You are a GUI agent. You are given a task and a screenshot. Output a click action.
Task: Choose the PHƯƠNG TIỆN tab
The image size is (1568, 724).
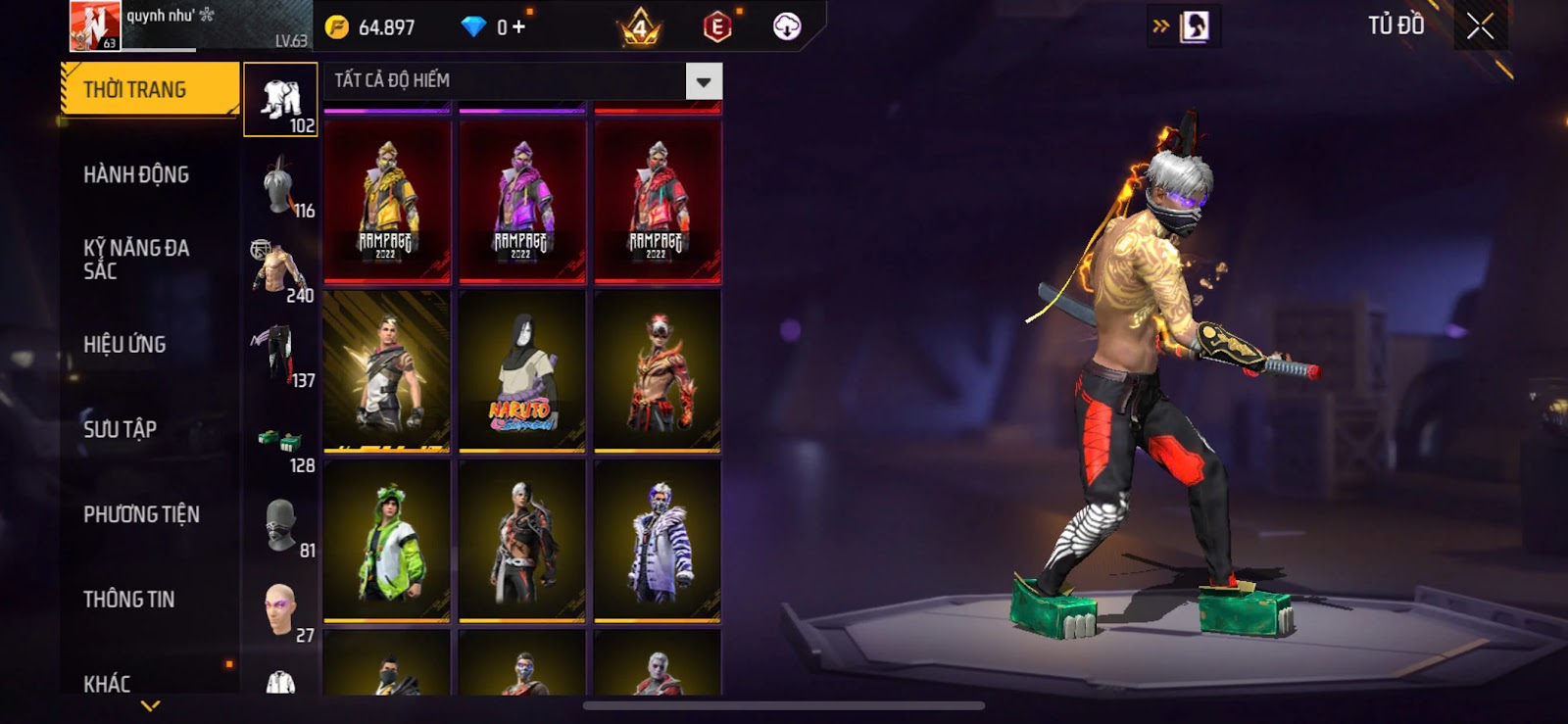coord(141,514)
